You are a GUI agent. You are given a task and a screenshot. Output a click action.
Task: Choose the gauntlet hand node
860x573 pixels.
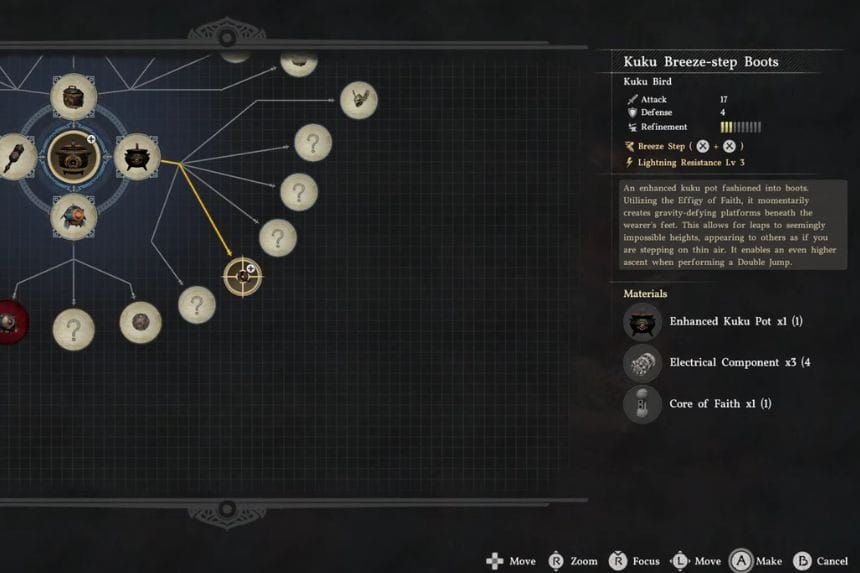[358, 99]
